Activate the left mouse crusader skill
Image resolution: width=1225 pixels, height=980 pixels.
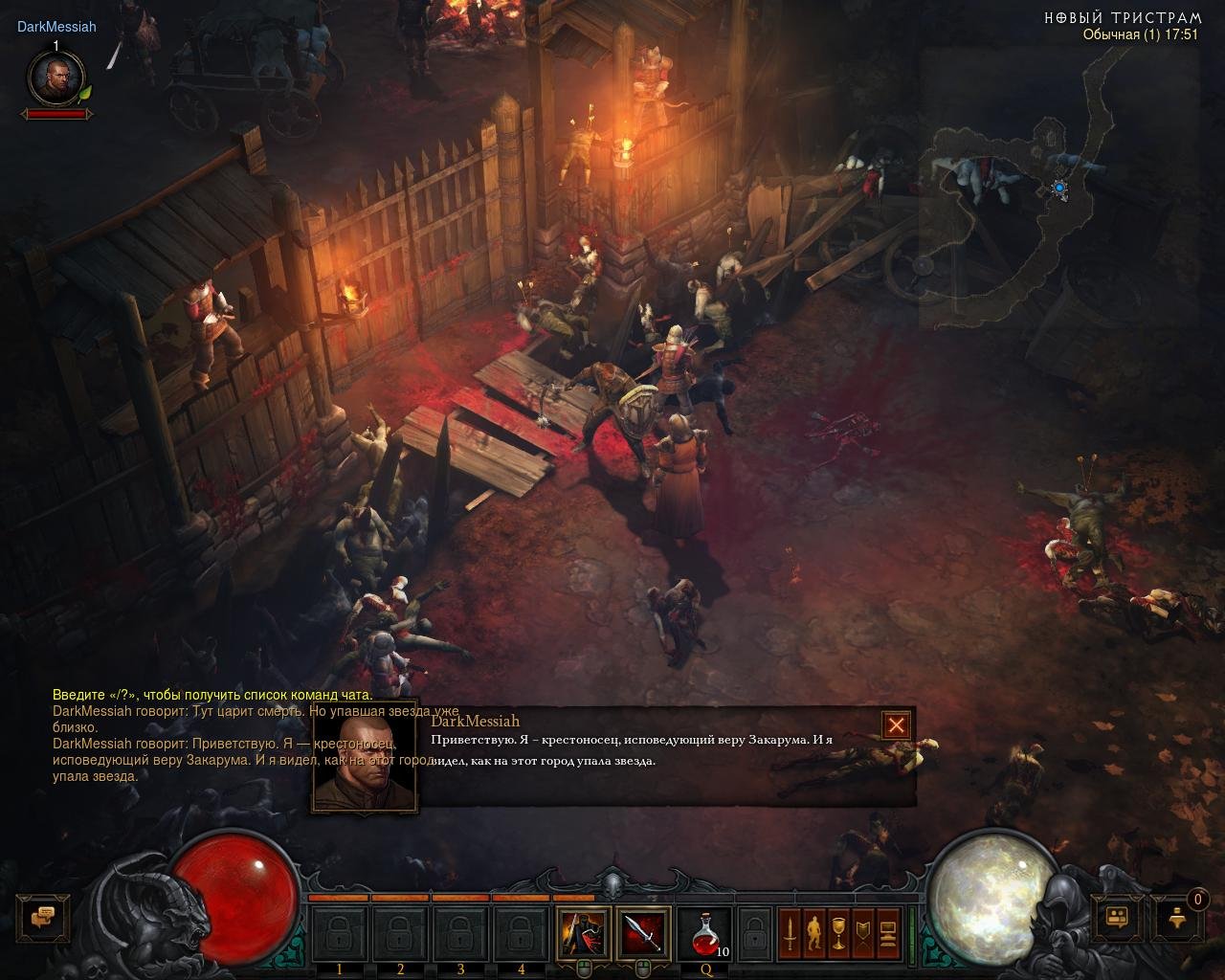click(583, 932)
